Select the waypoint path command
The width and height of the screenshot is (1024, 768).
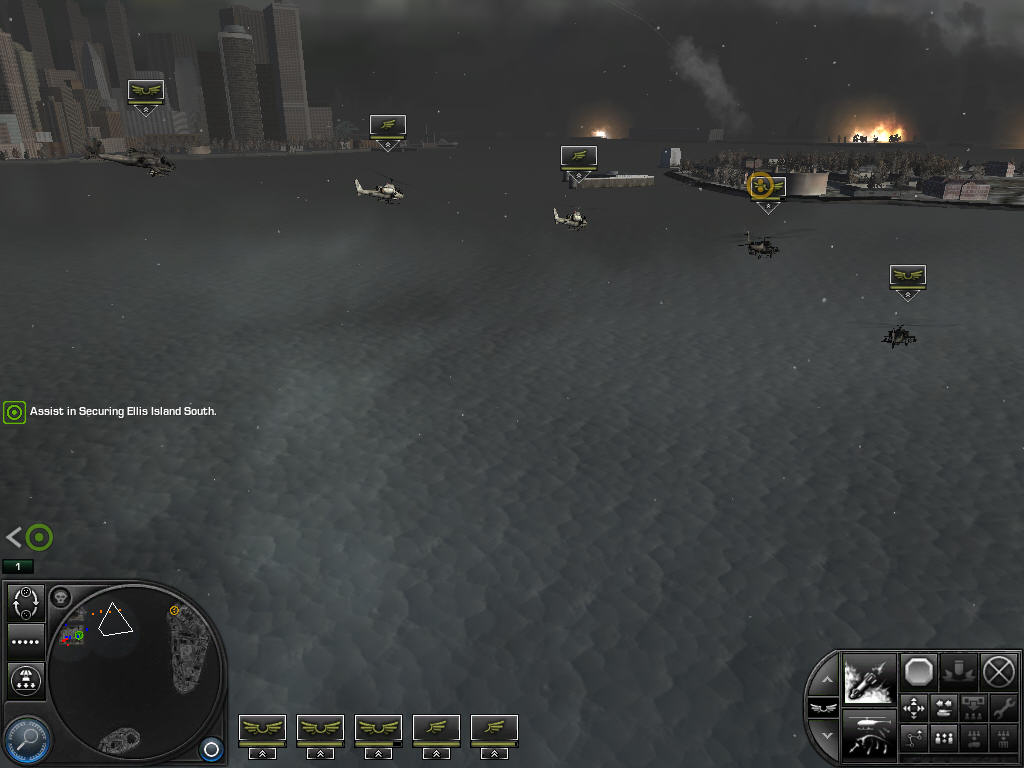pyautogui.click(x=914, y=739)
